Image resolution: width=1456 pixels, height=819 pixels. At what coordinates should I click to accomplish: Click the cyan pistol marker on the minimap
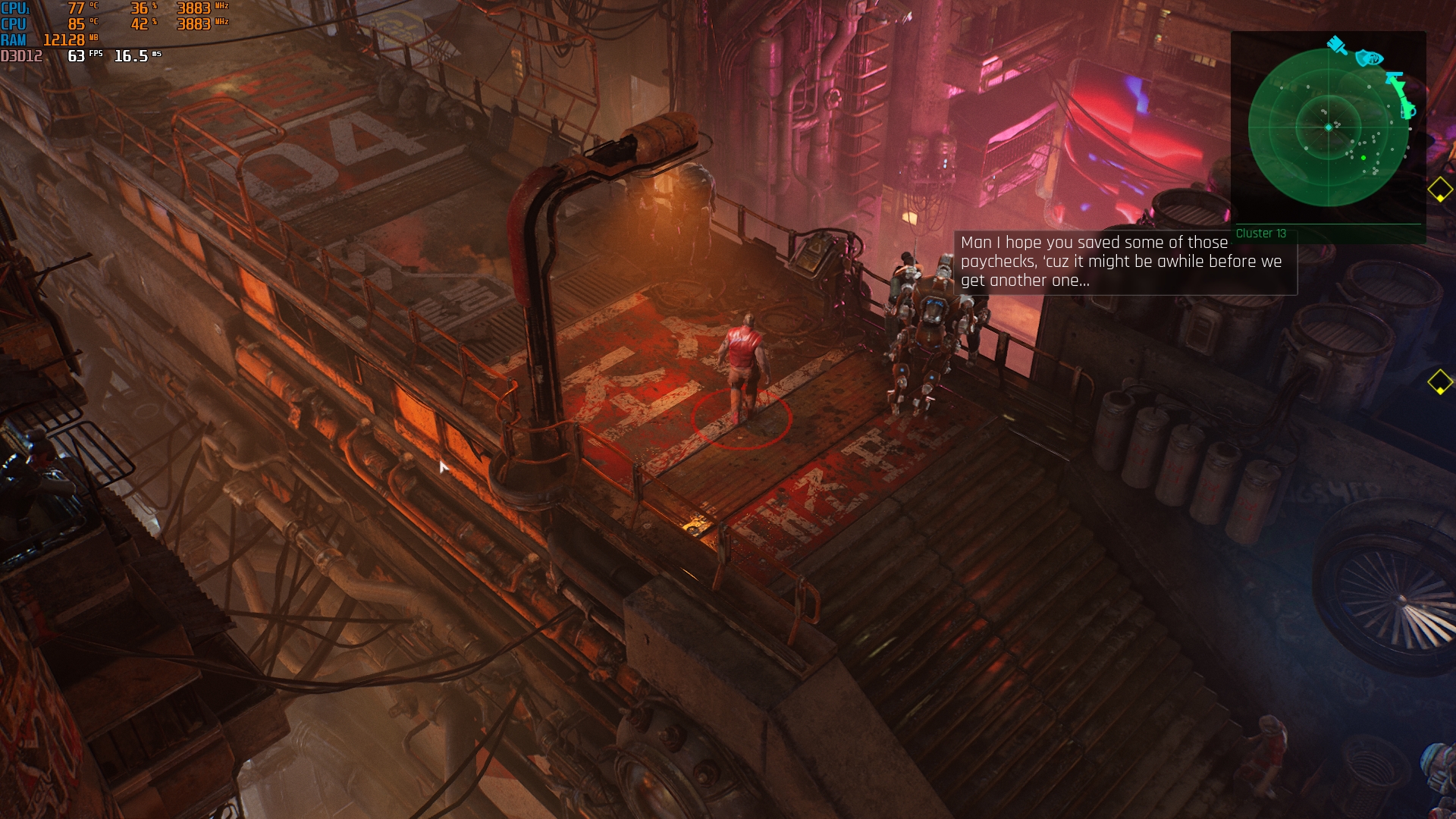[x=1395, y=78]
